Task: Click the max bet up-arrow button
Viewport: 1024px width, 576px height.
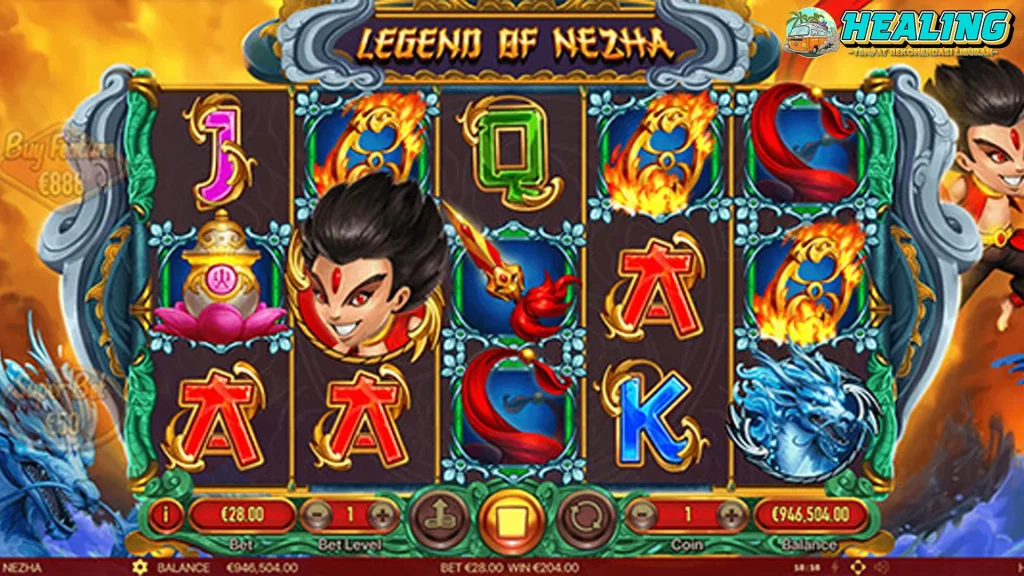Action: pos(436,518)
